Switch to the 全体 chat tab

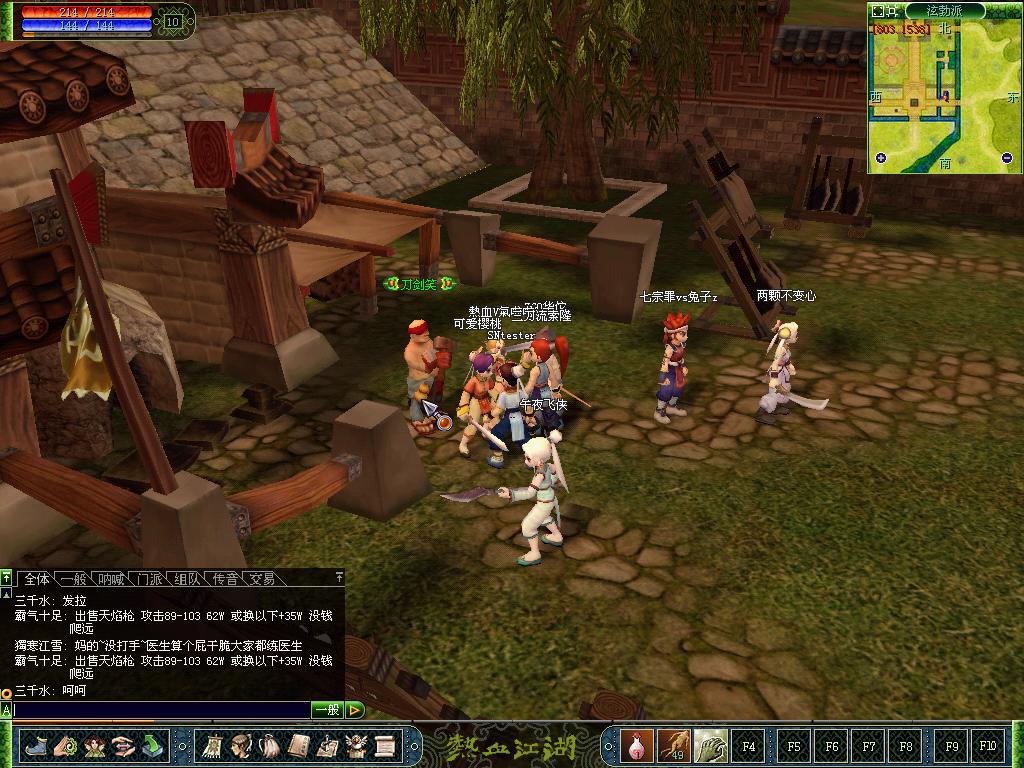click(37, 579)
